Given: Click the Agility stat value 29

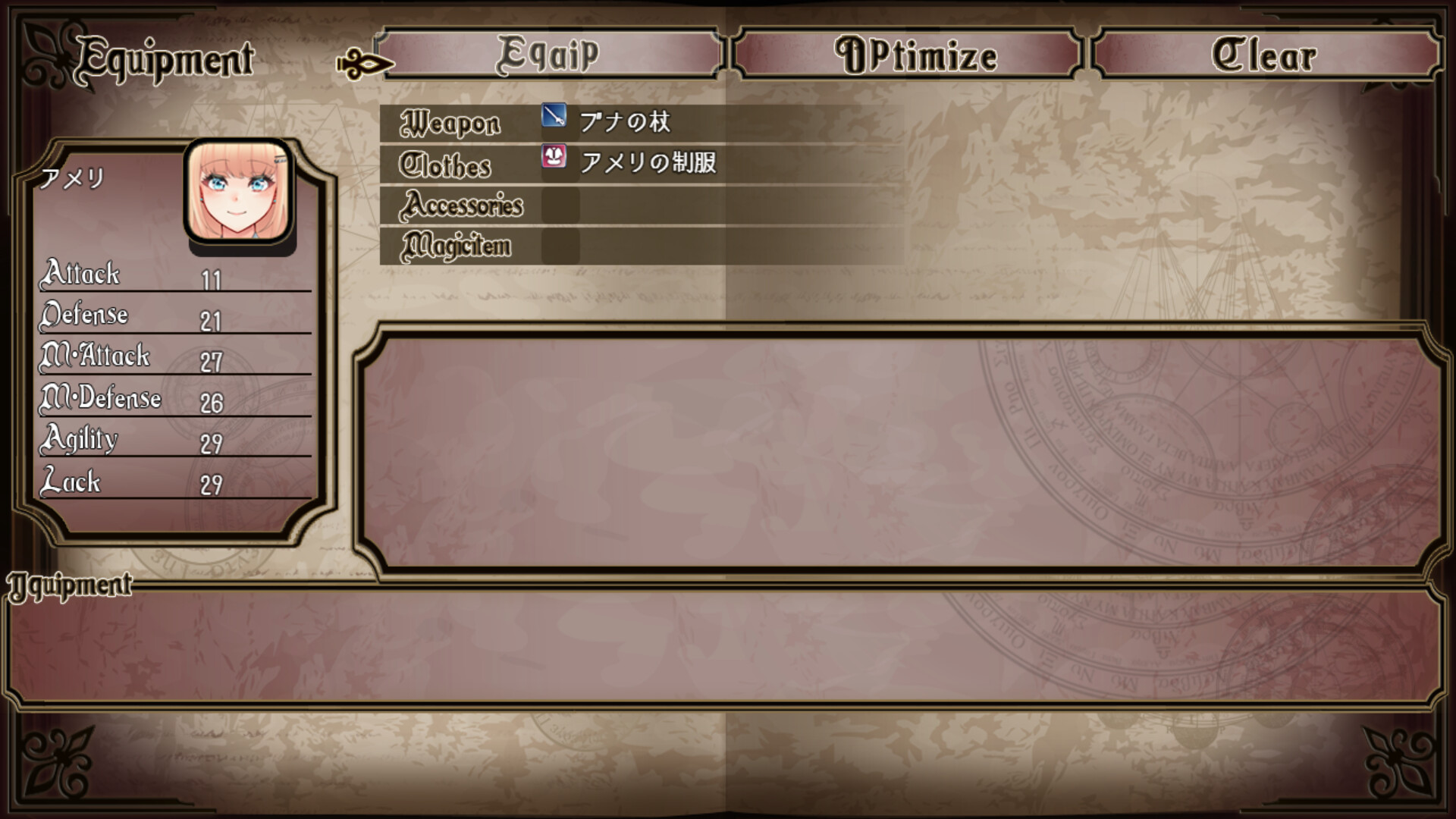Looking at the screenshot, I should click(210, 444).
